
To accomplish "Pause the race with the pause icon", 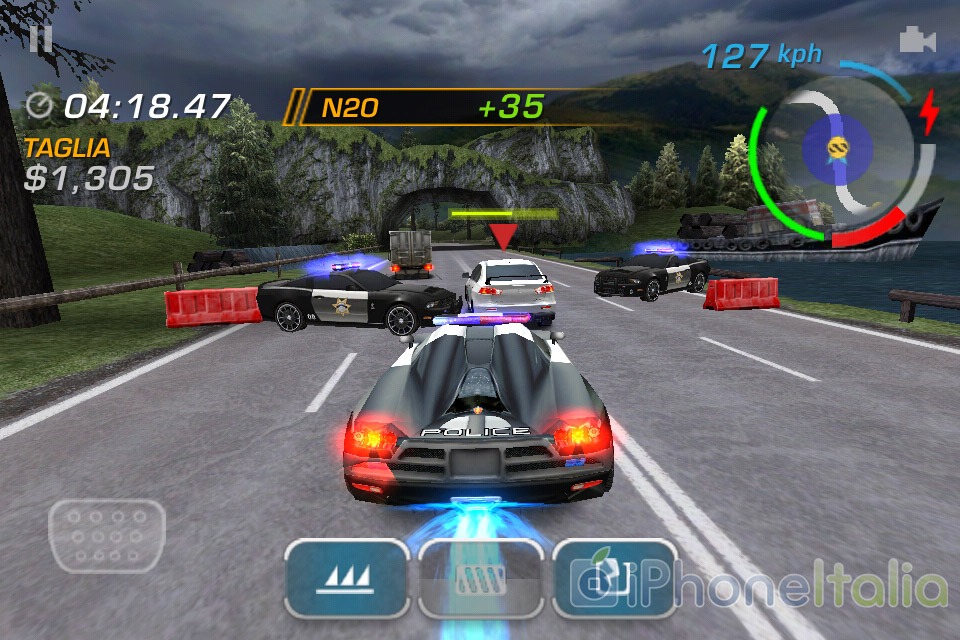I will pyautogui.click(x=40, y=39).
